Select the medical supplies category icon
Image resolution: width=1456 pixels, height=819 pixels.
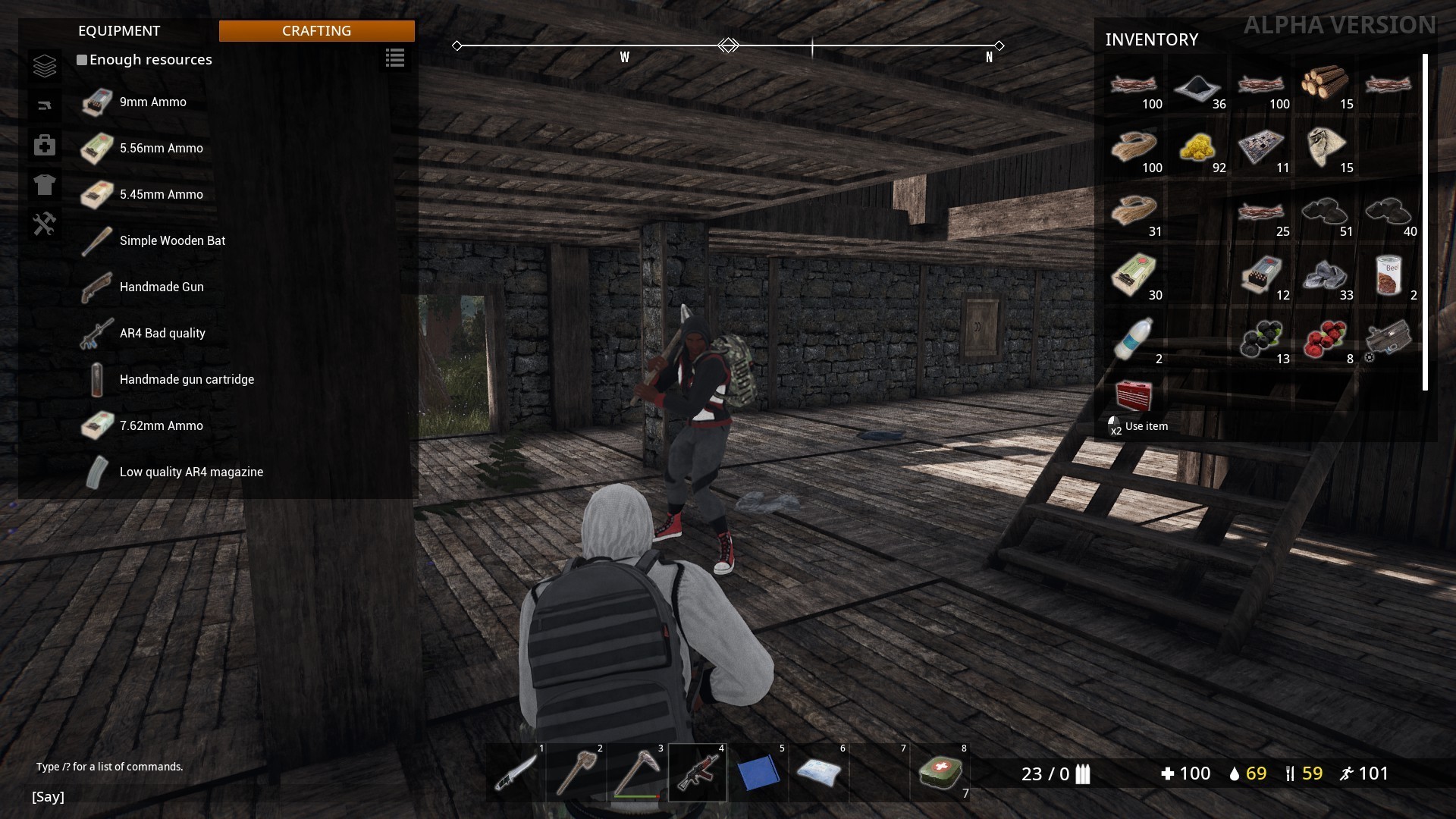[x=45, y=145]
